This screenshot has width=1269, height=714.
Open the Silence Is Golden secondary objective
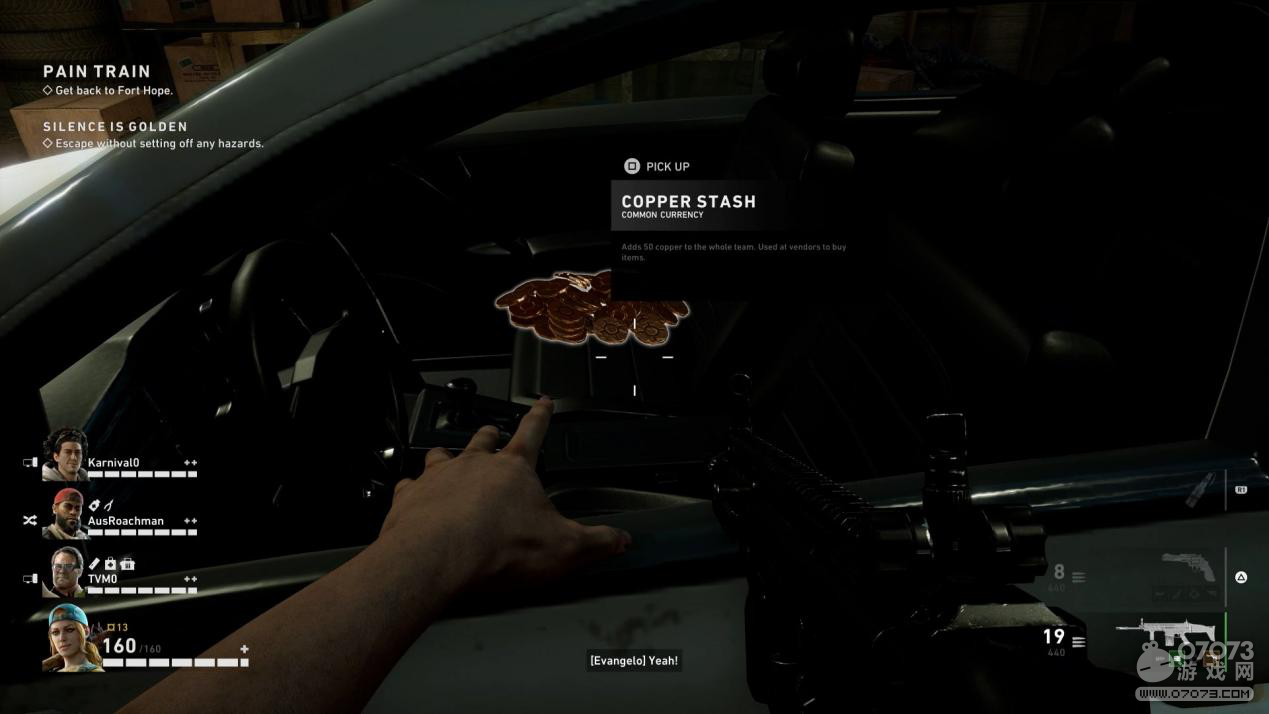click(x=115, y=127)
